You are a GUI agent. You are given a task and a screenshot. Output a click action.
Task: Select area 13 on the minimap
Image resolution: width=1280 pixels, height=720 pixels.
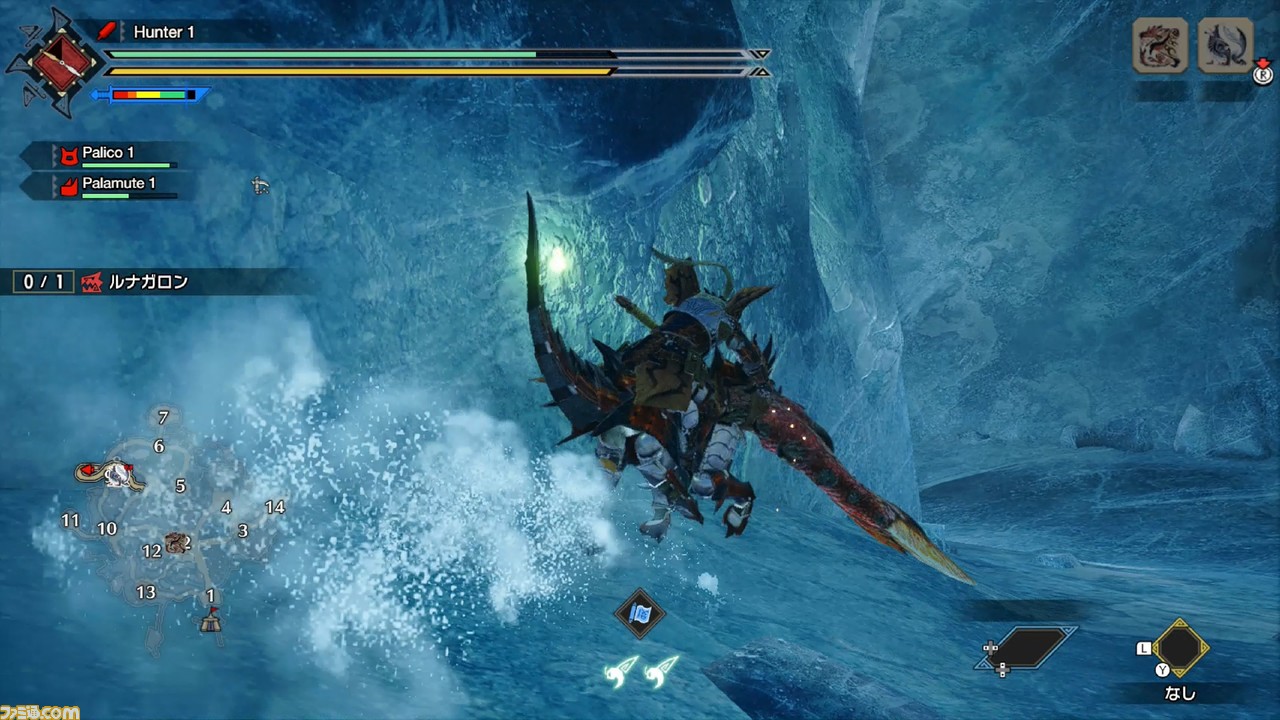coord(146,592)
